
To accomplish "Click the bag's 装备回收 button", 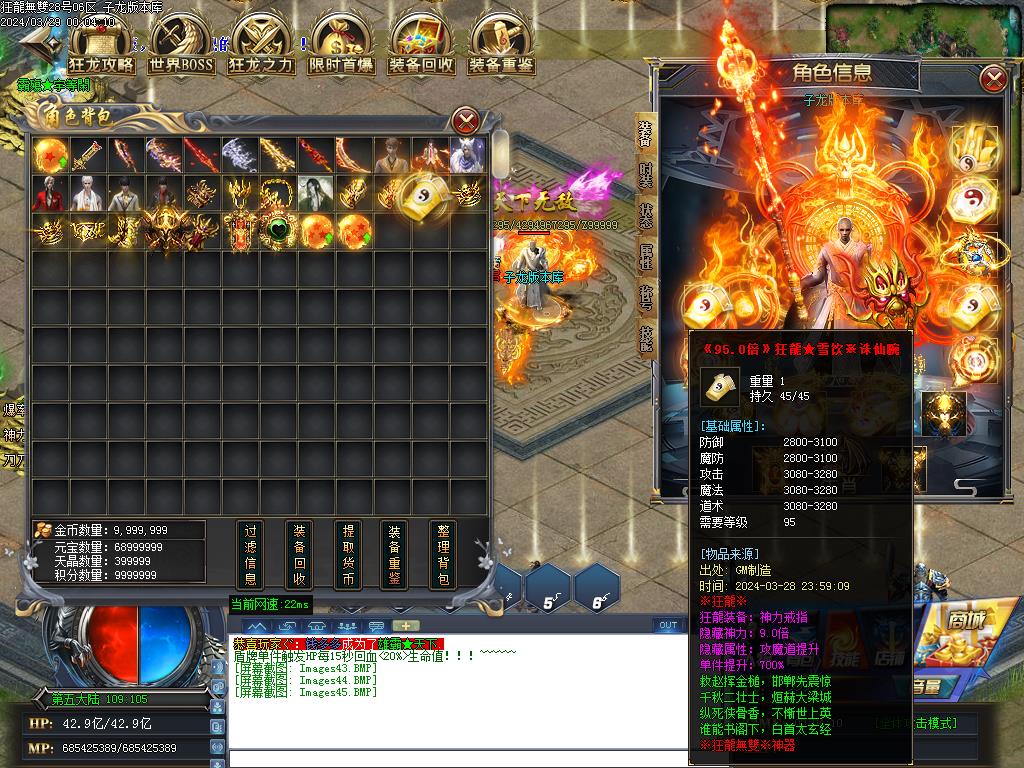I will [299, 555].
